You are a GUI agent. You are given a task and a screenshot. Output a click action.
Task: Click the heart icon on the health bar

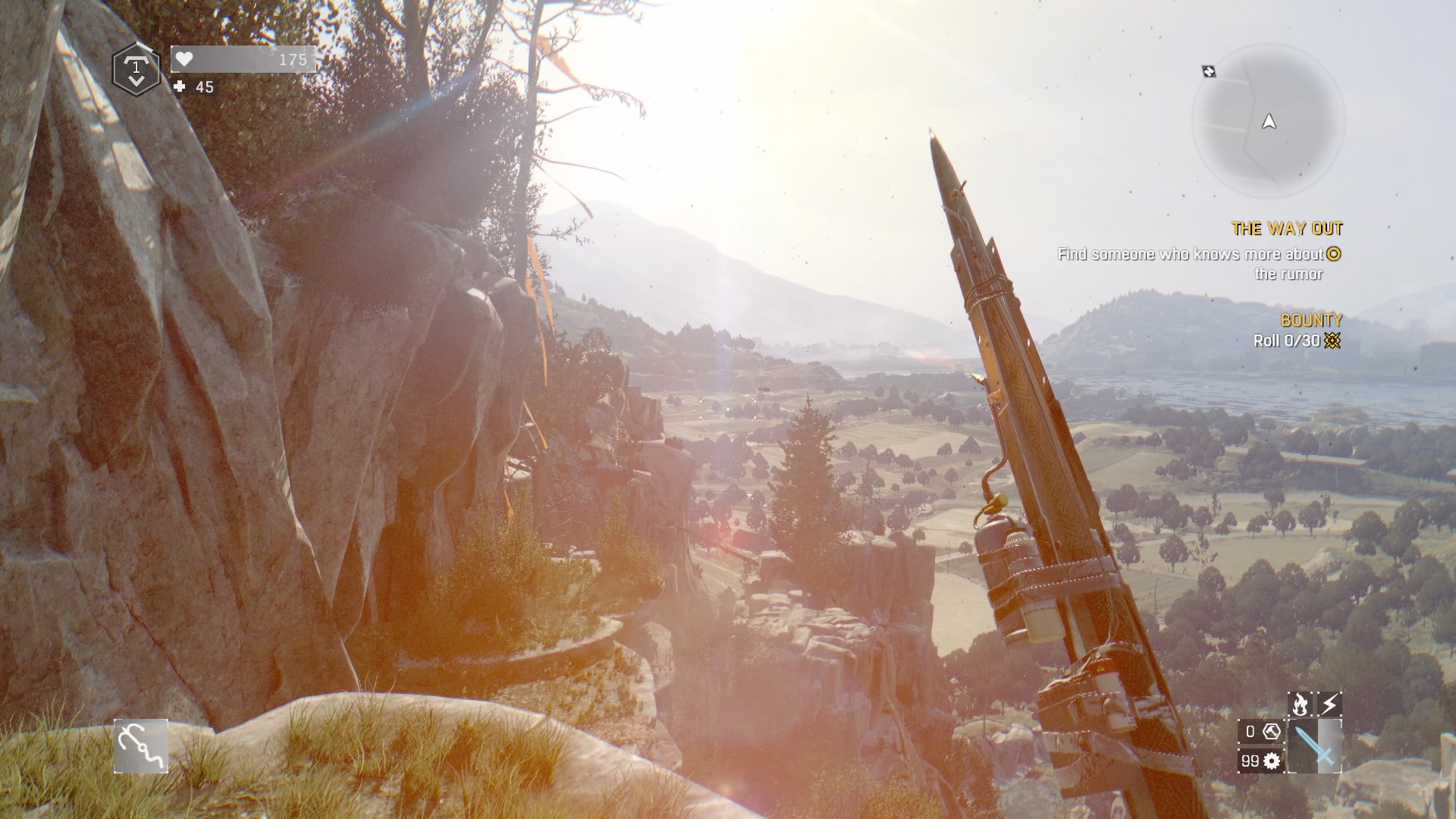(x=184, y=59)
